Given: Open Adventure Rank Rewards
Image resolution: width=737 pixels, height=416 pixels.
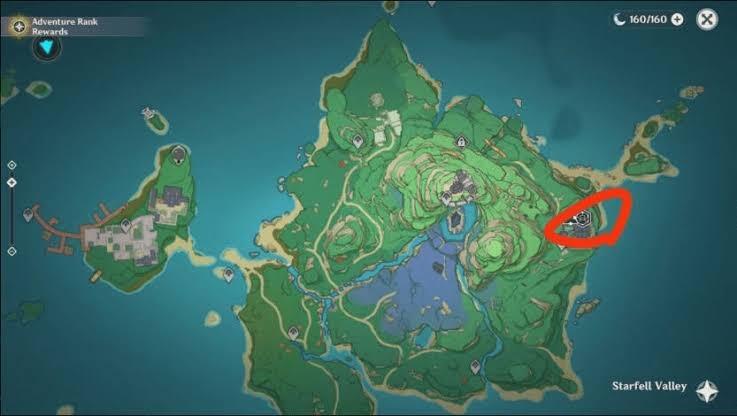Looking at the screenshot, I should [x=20, y=25].
